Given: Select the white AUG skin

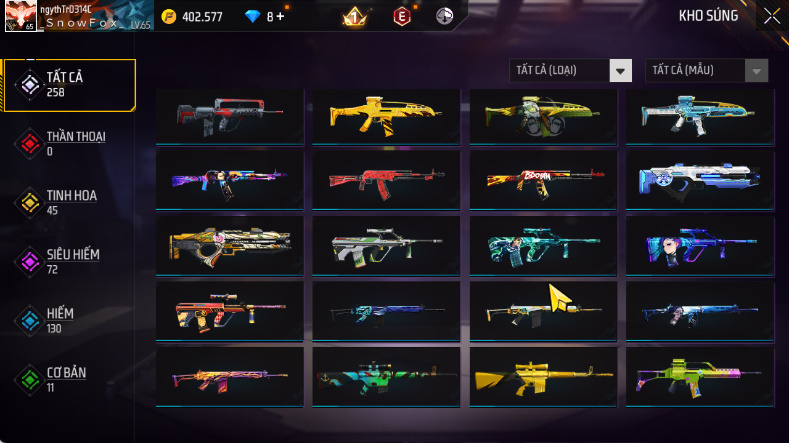Looking at the screenshot, I should pos(385,245).
